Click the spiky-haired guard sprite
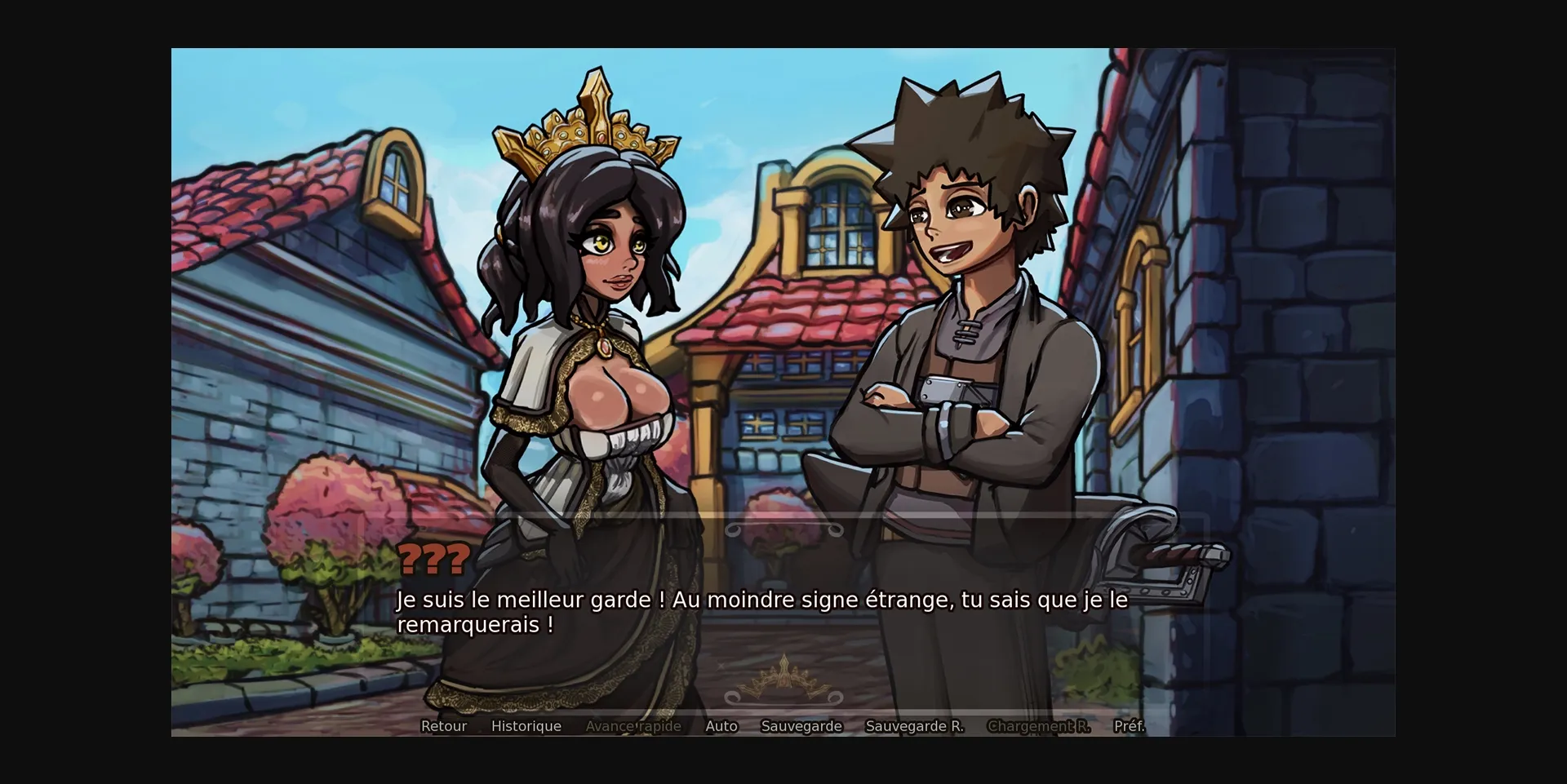Viewport: 1567px width, 784px height. [x=963, y=326]
